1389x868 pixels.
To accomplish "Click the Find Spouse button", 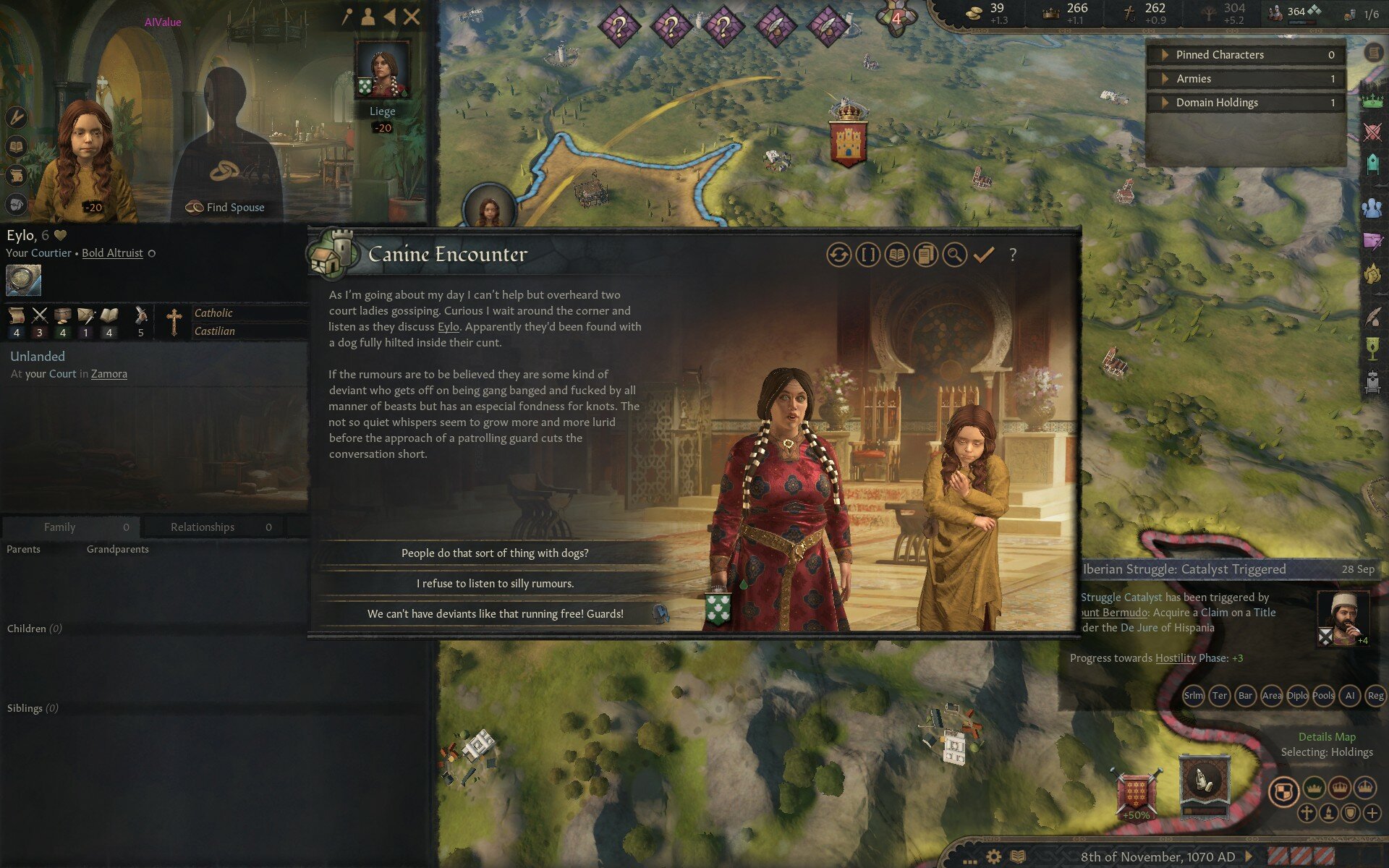I will click(226, 207).
